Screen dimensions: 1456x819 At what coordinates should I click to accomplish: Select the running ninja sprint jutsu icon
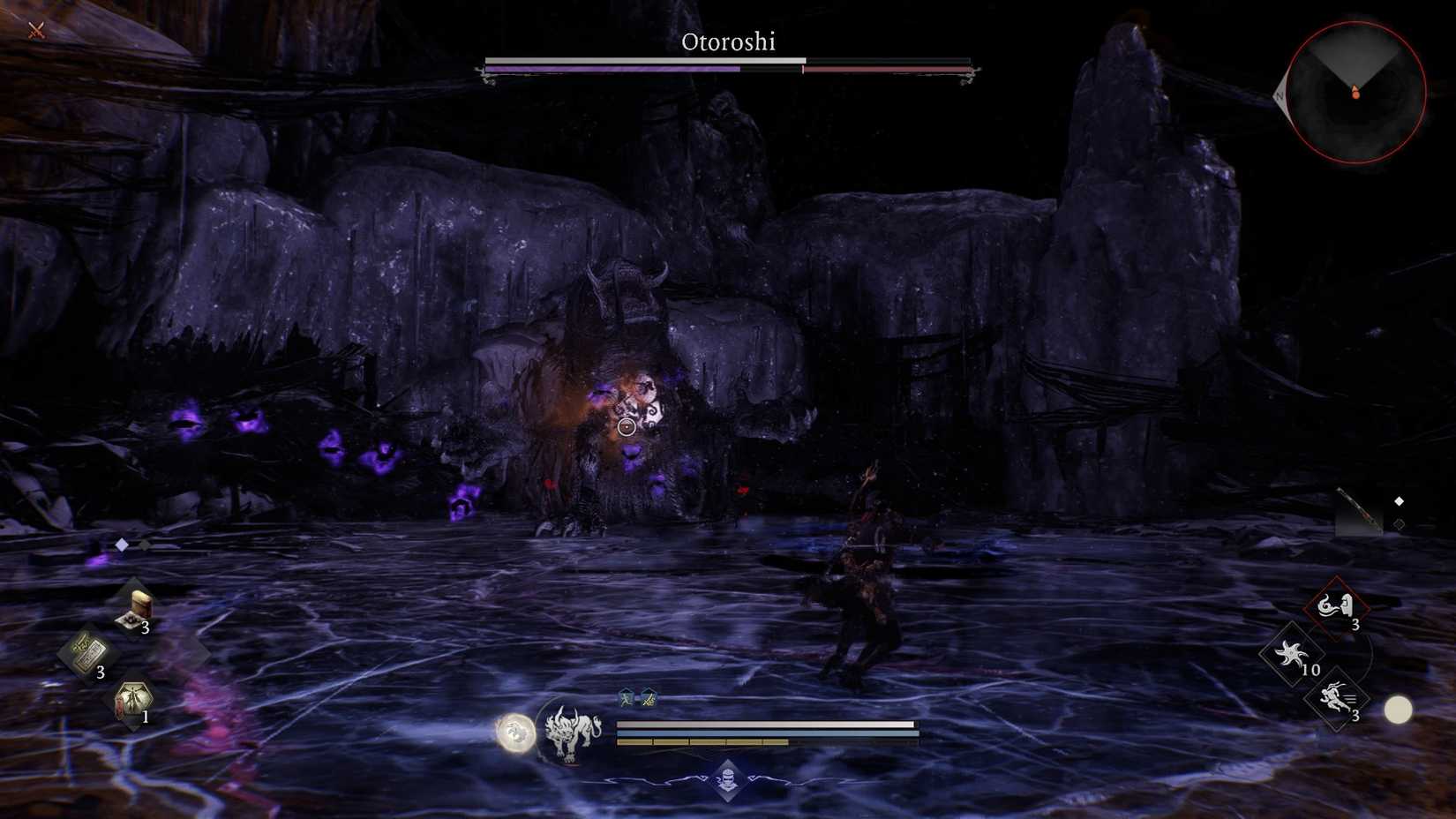pyautogui.click(x=1335, y=696)
